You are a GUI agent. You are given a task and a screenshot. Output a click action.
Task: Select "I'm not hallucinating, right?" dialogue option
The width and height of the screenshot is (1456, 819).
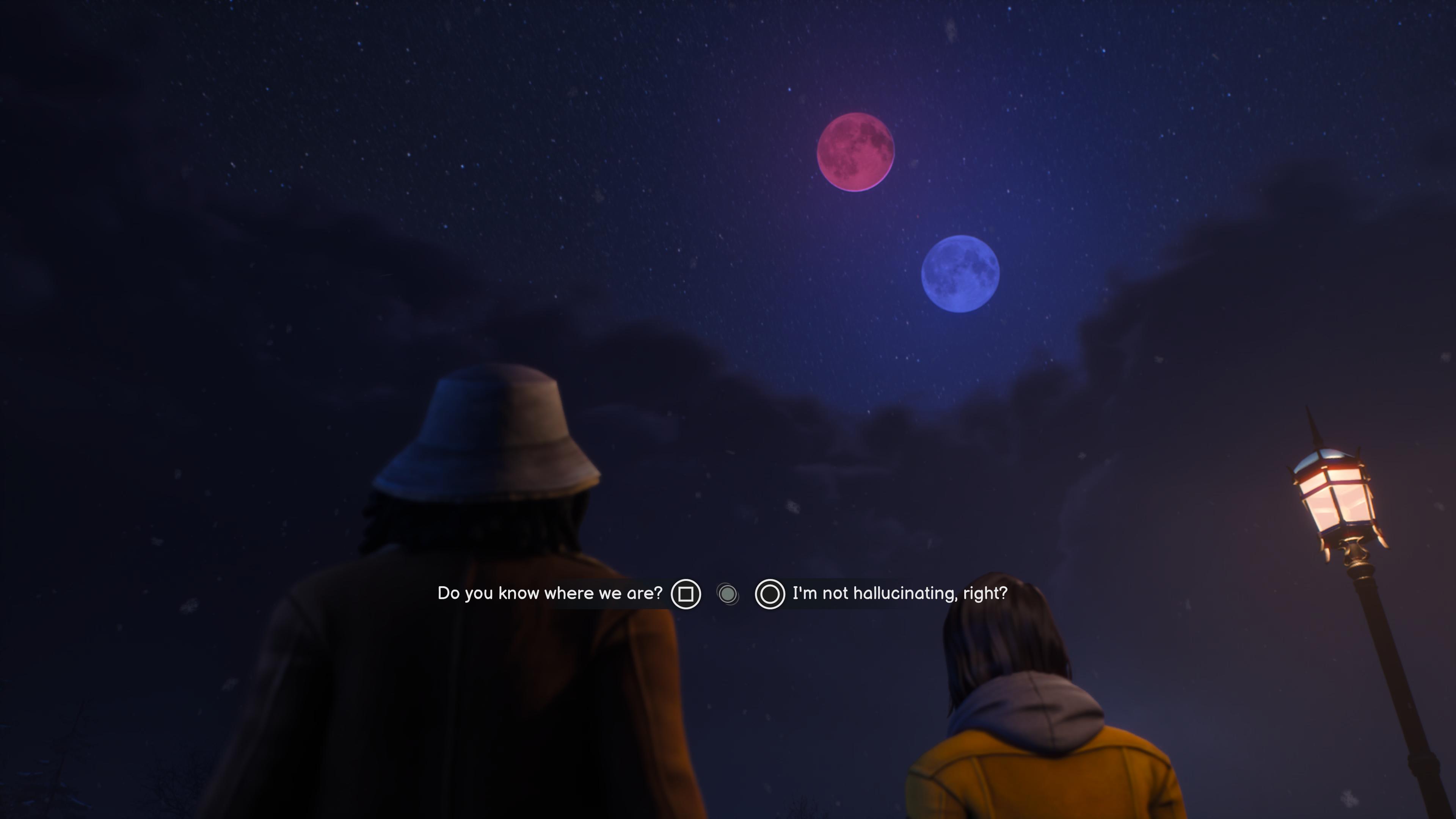(899, 593)
